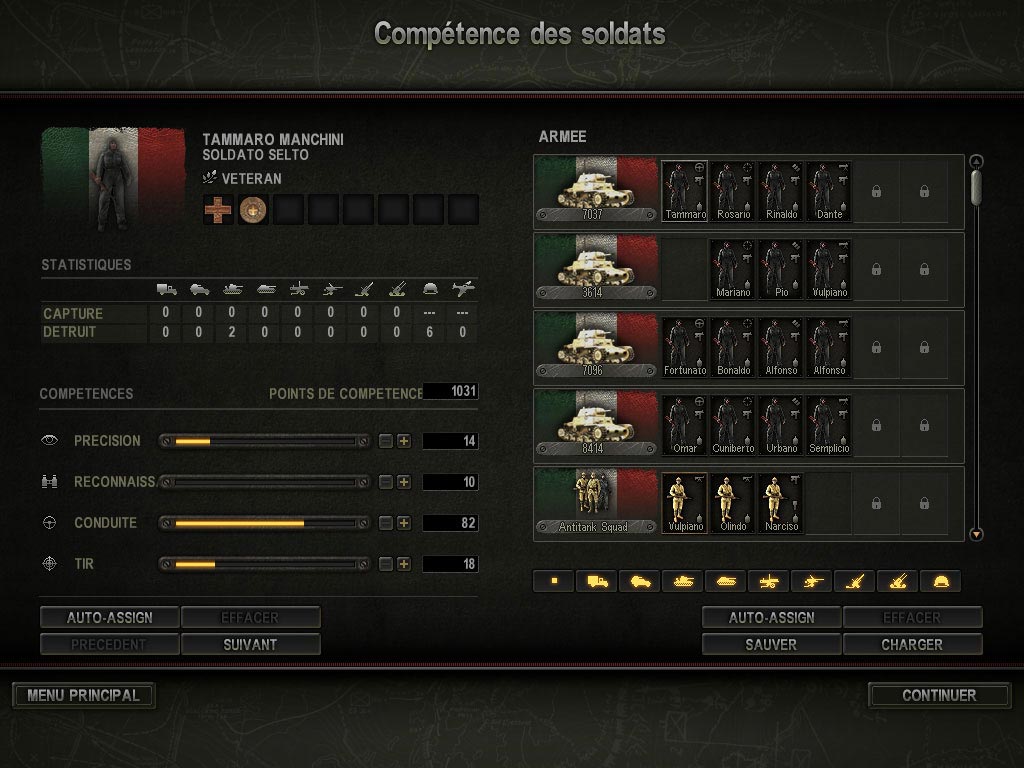Filter the army by truck icon

click(597, 581)
